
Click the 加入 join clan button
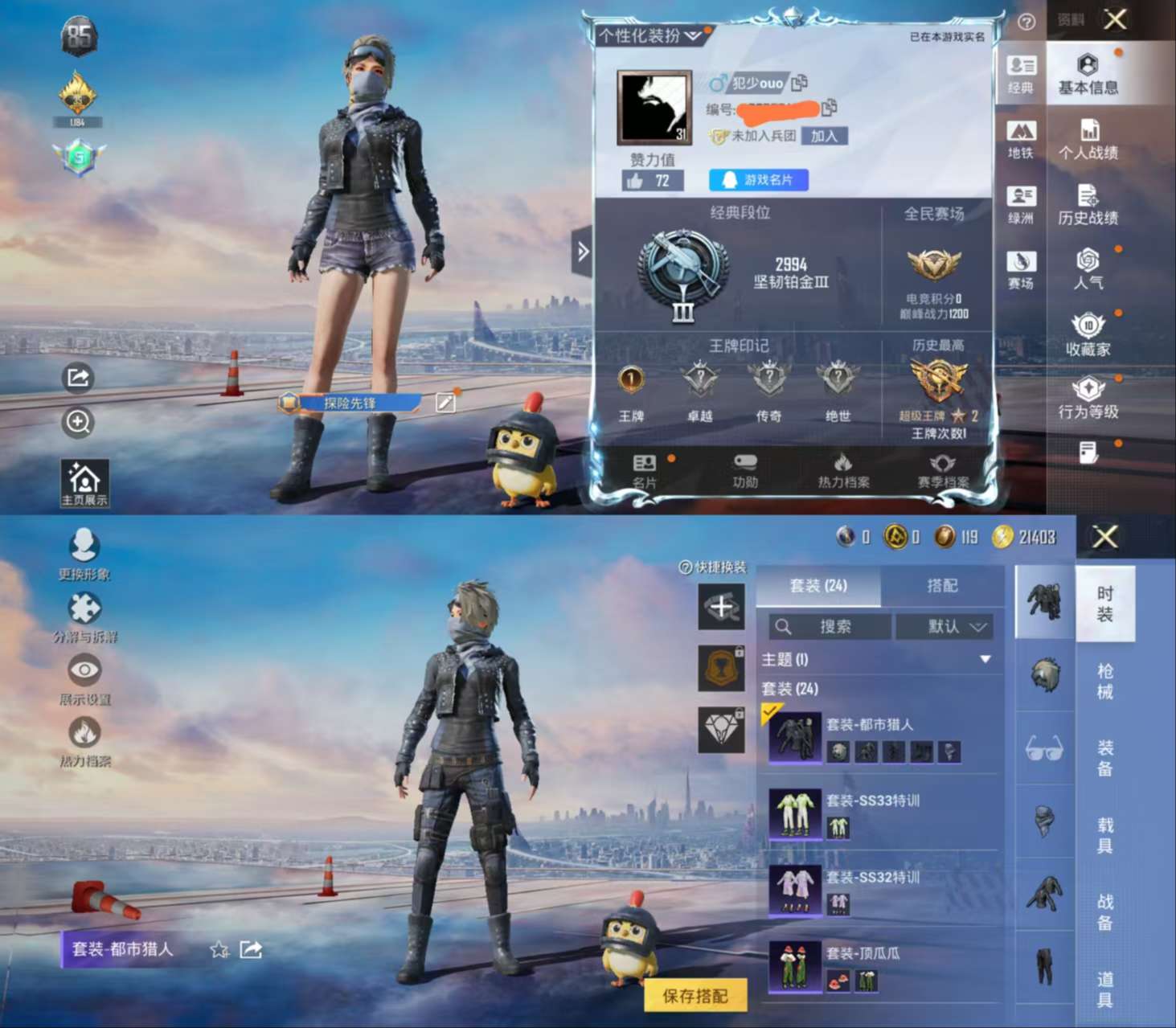(x=826, y=136)
